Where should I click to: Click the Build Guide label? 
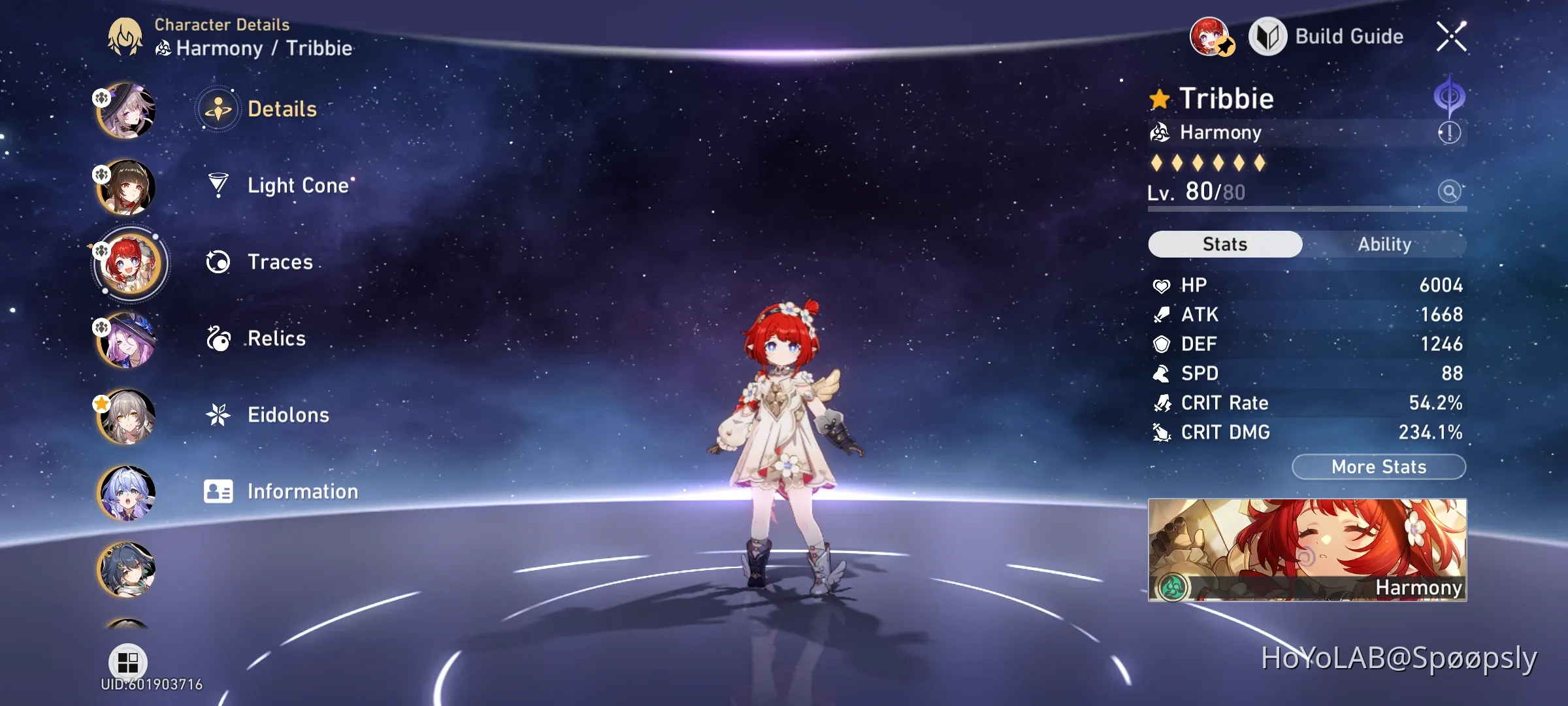[1348, 37]
